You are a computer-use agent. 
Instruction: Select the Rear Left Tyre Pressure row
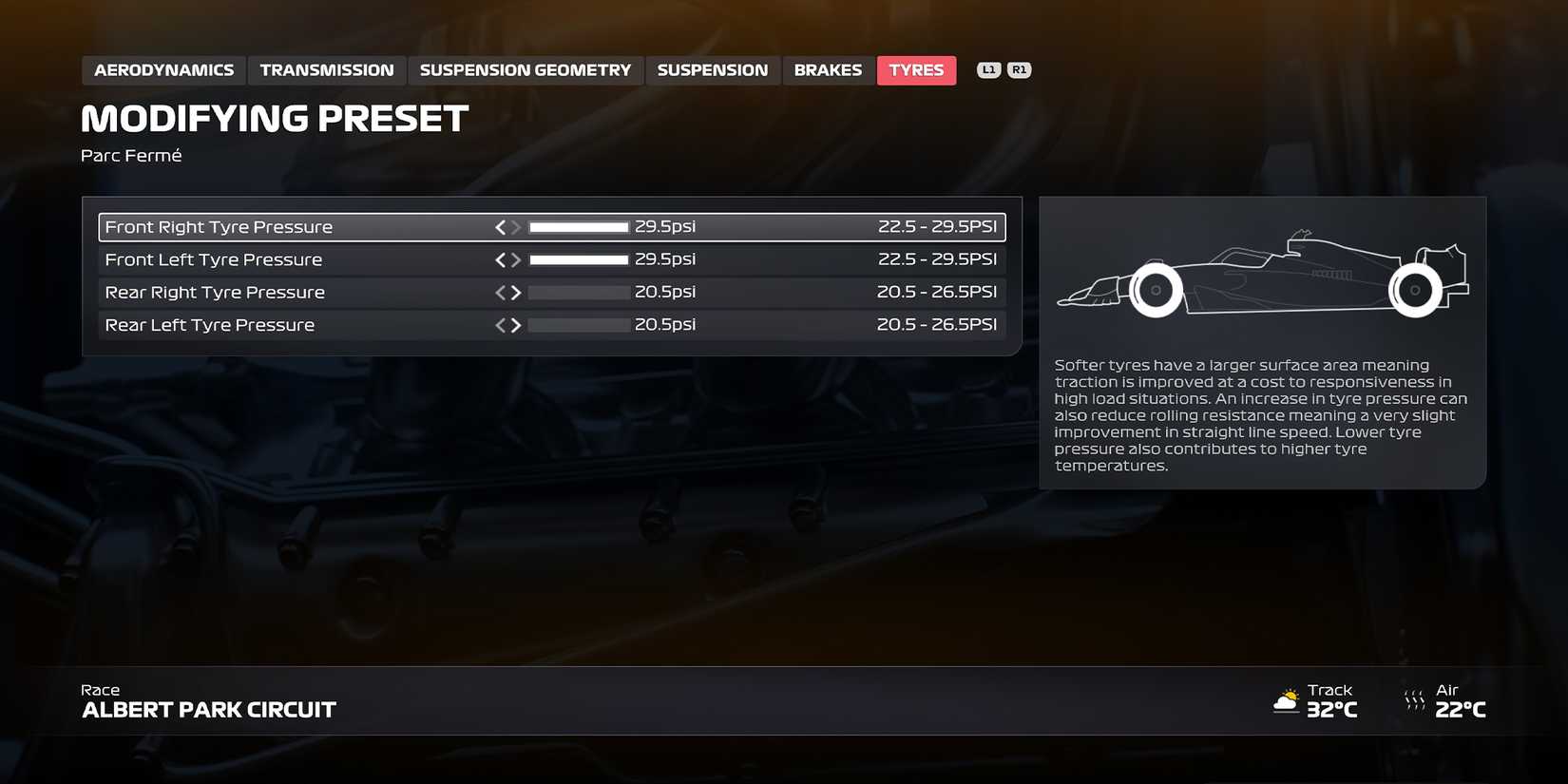285,324
